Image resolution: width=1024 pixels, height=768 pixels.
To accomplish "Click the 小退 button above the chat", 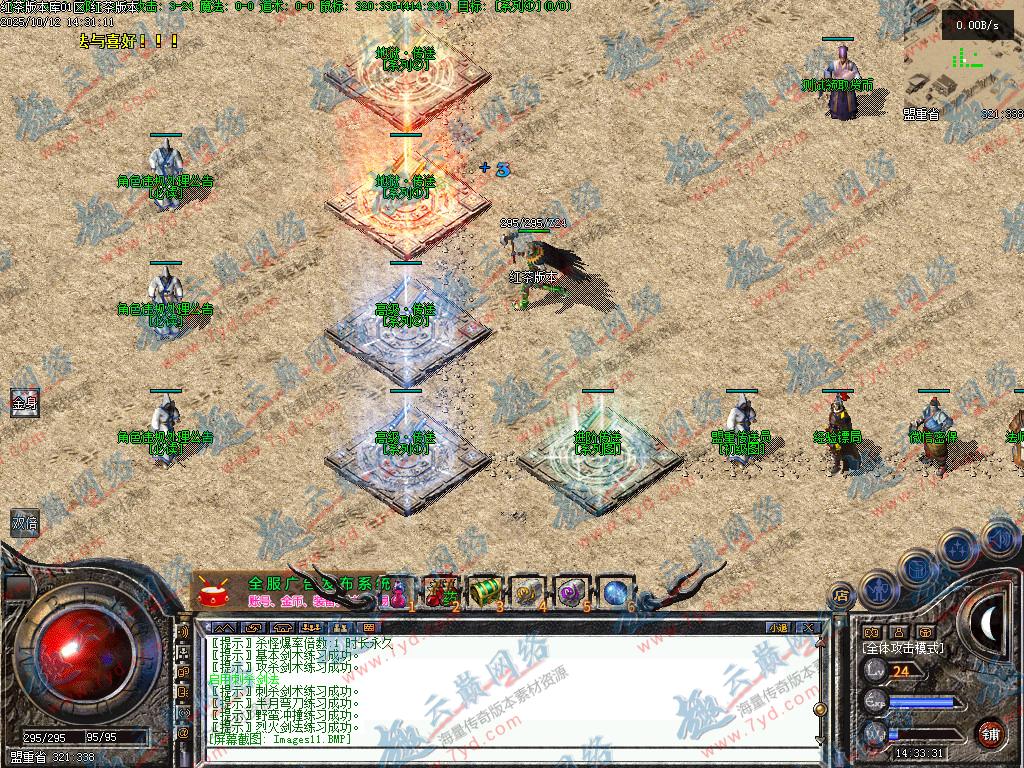I will coord(777,628).
